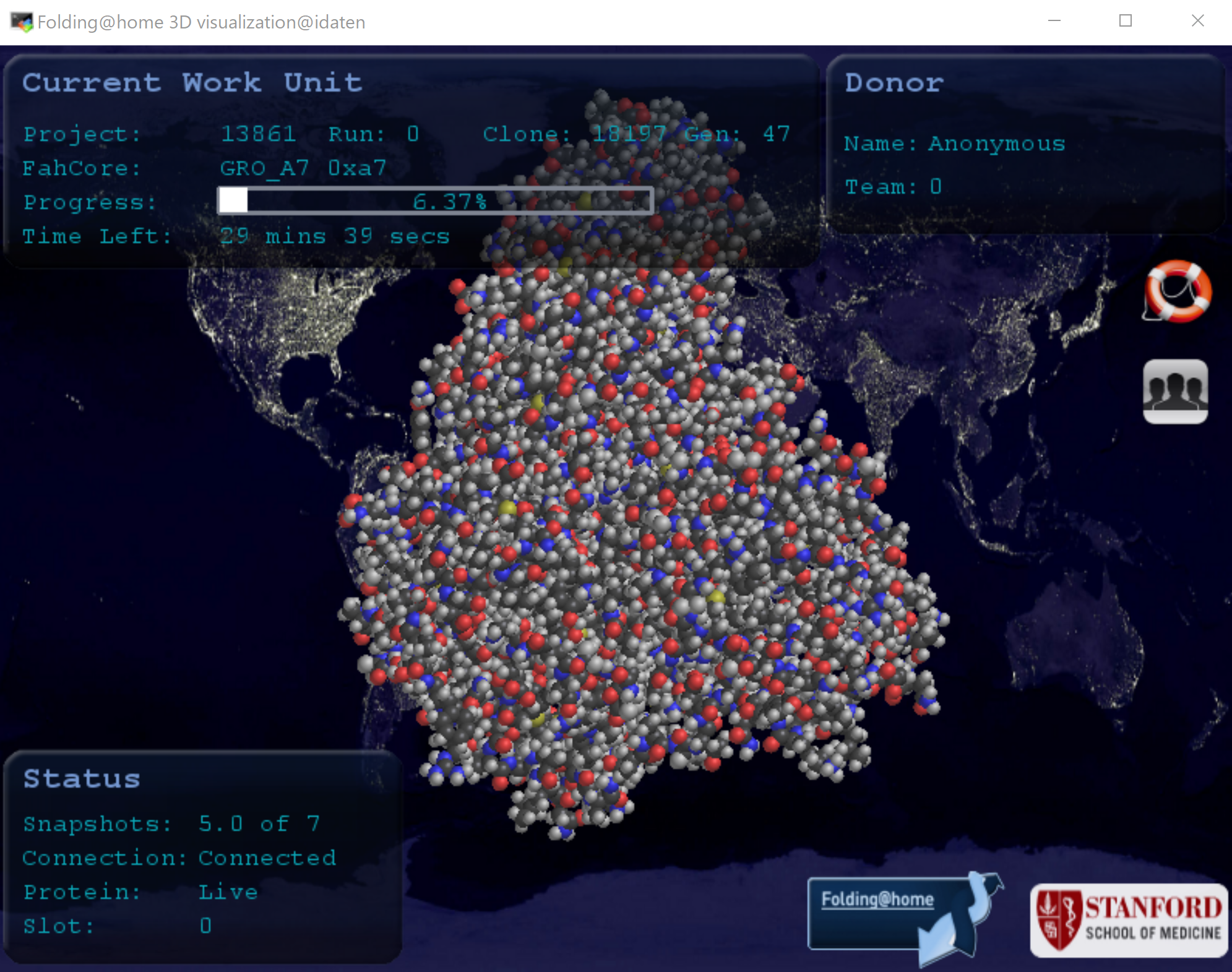Close the visualization window
Viewport: 1232px width, 972px height.
[x=1197, y=21]
